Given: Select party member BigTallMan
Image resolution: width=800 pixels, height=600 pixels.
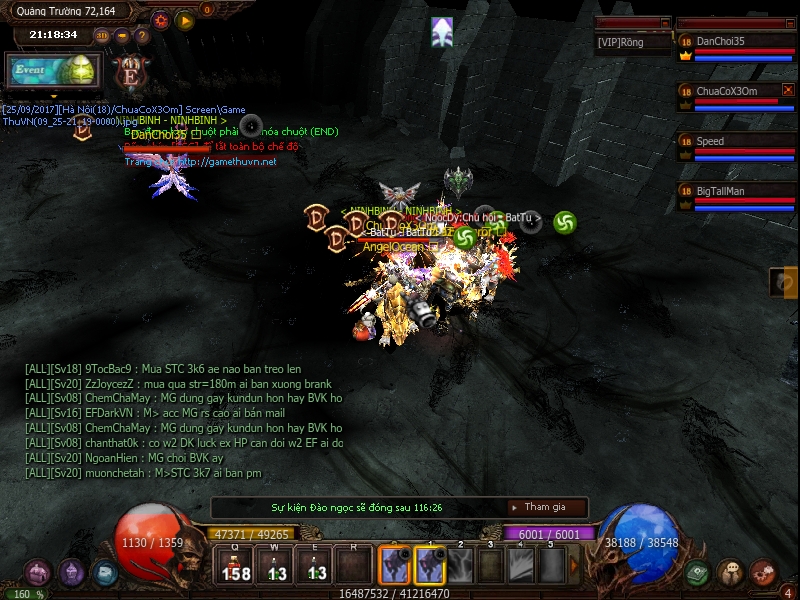Looking at the screenshot, I should pos(735,190).
